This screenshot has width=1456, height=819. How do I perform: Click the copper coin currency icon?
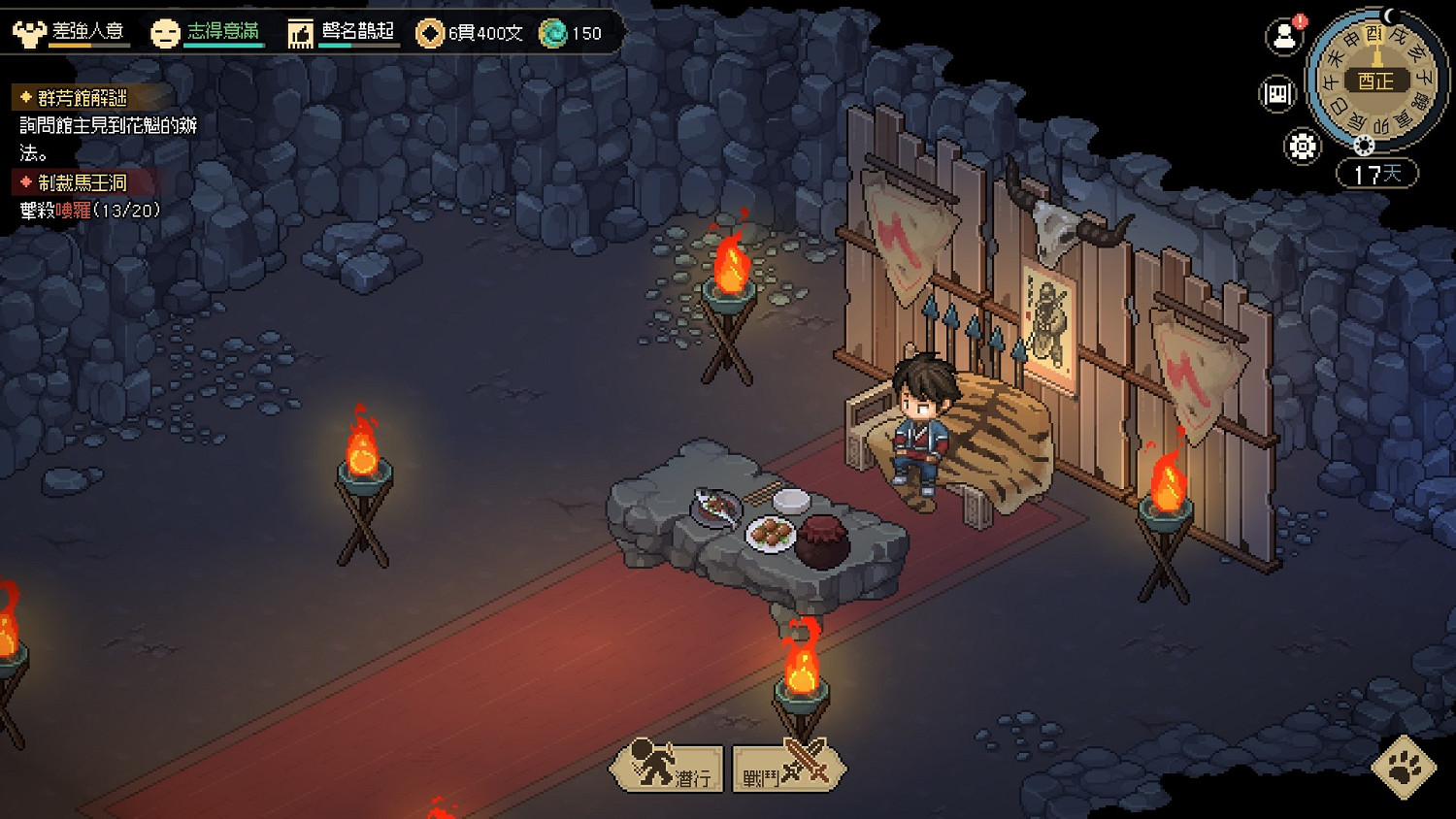429,33
